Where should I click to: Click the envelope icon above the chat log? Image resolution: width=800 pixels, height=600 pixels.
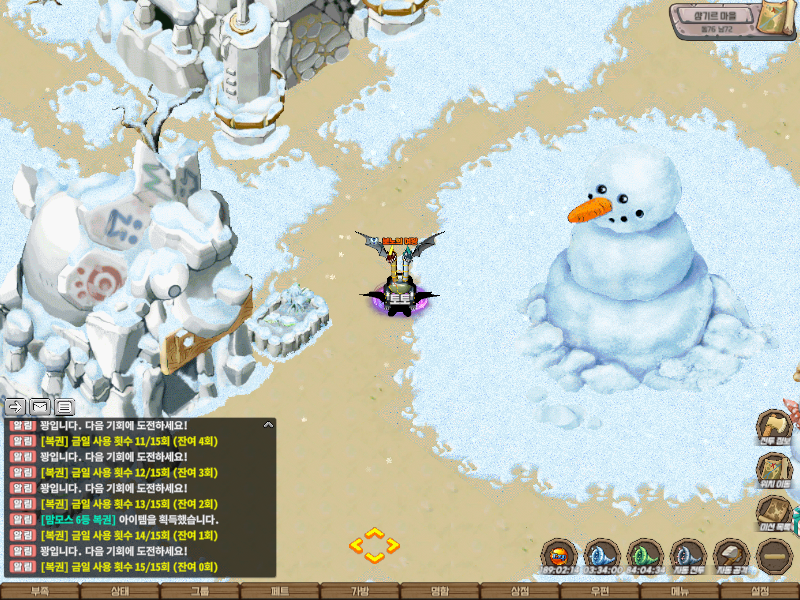click(40, 406)
